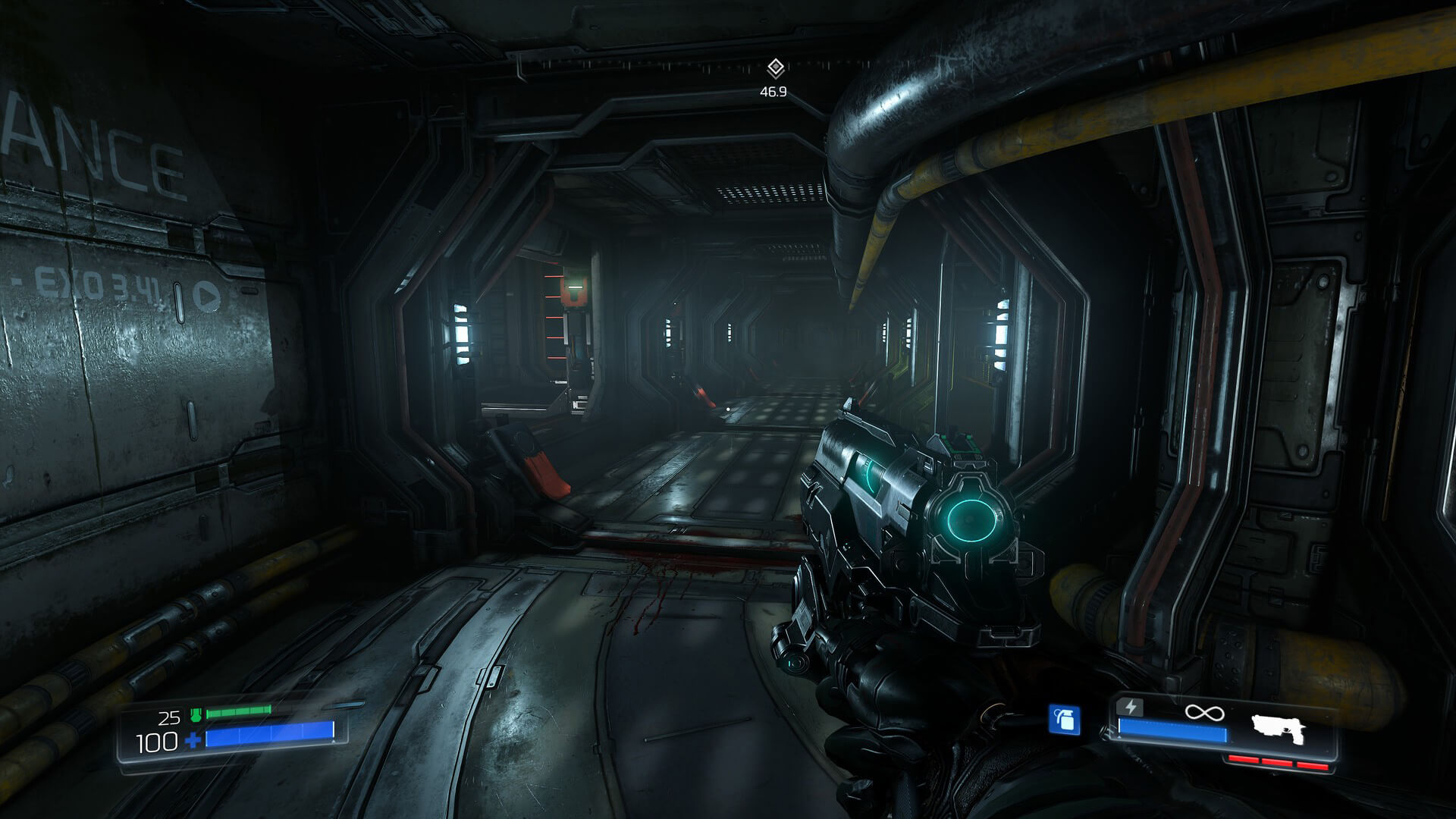
Task: Expand the 46.9 distance readout
Action: pyautogui.click(x=772, y=93)
